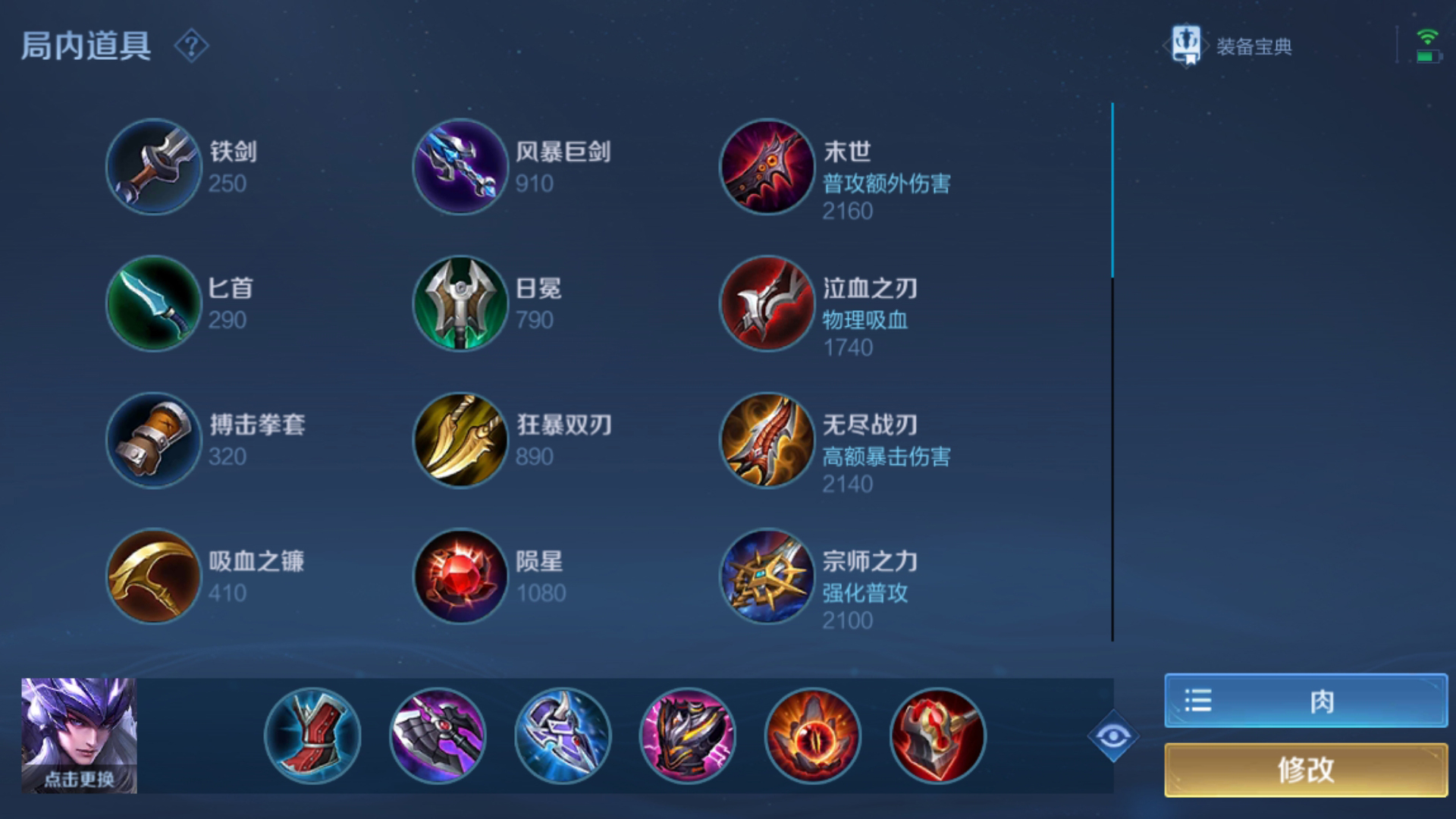This screenshot has height=819, width=1456.
Task: Open the 陨星 item icon
Action: tap(460, 577)
